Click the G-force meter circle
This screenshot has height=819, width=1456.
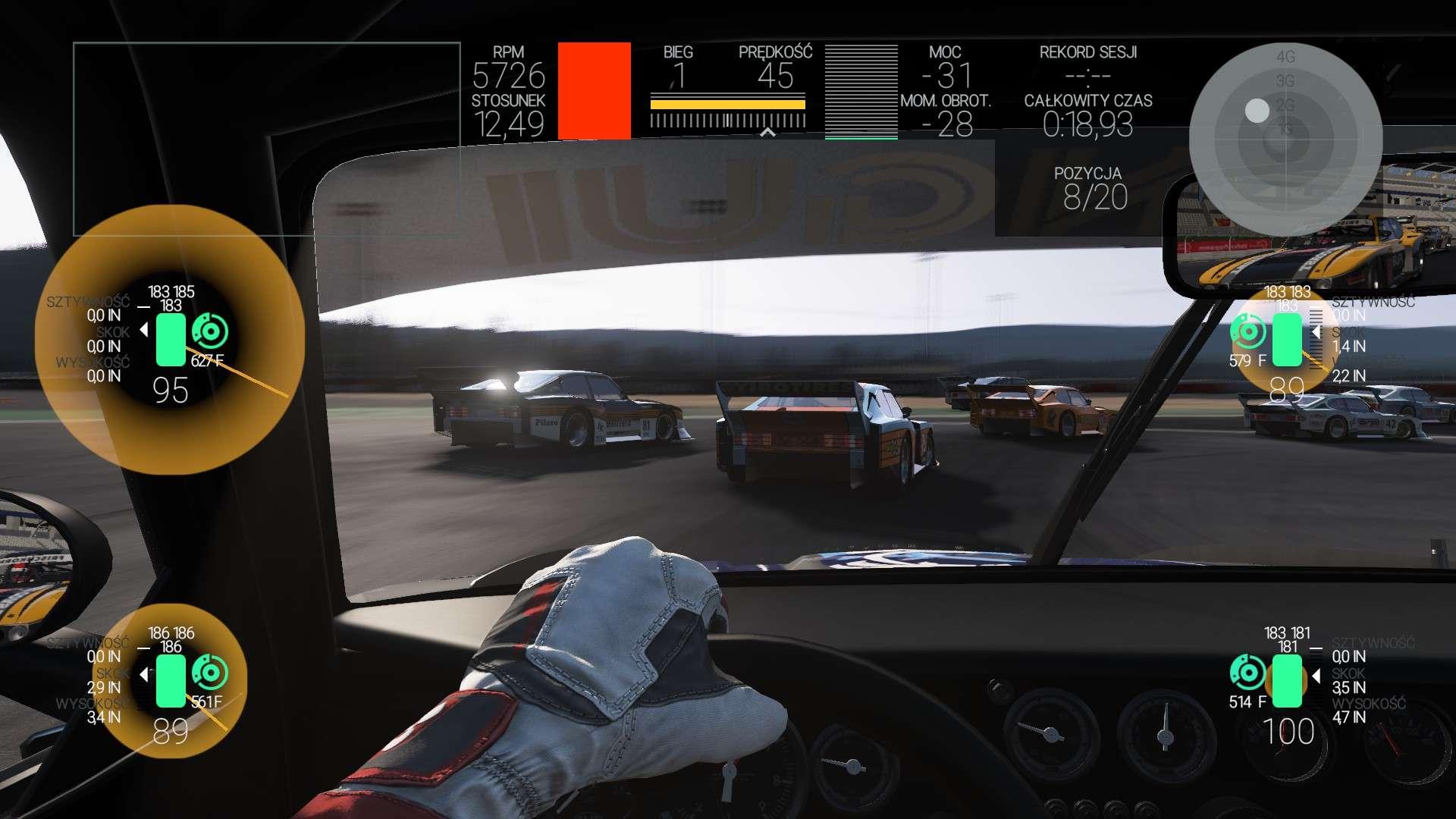click(x=1285, y=140)
